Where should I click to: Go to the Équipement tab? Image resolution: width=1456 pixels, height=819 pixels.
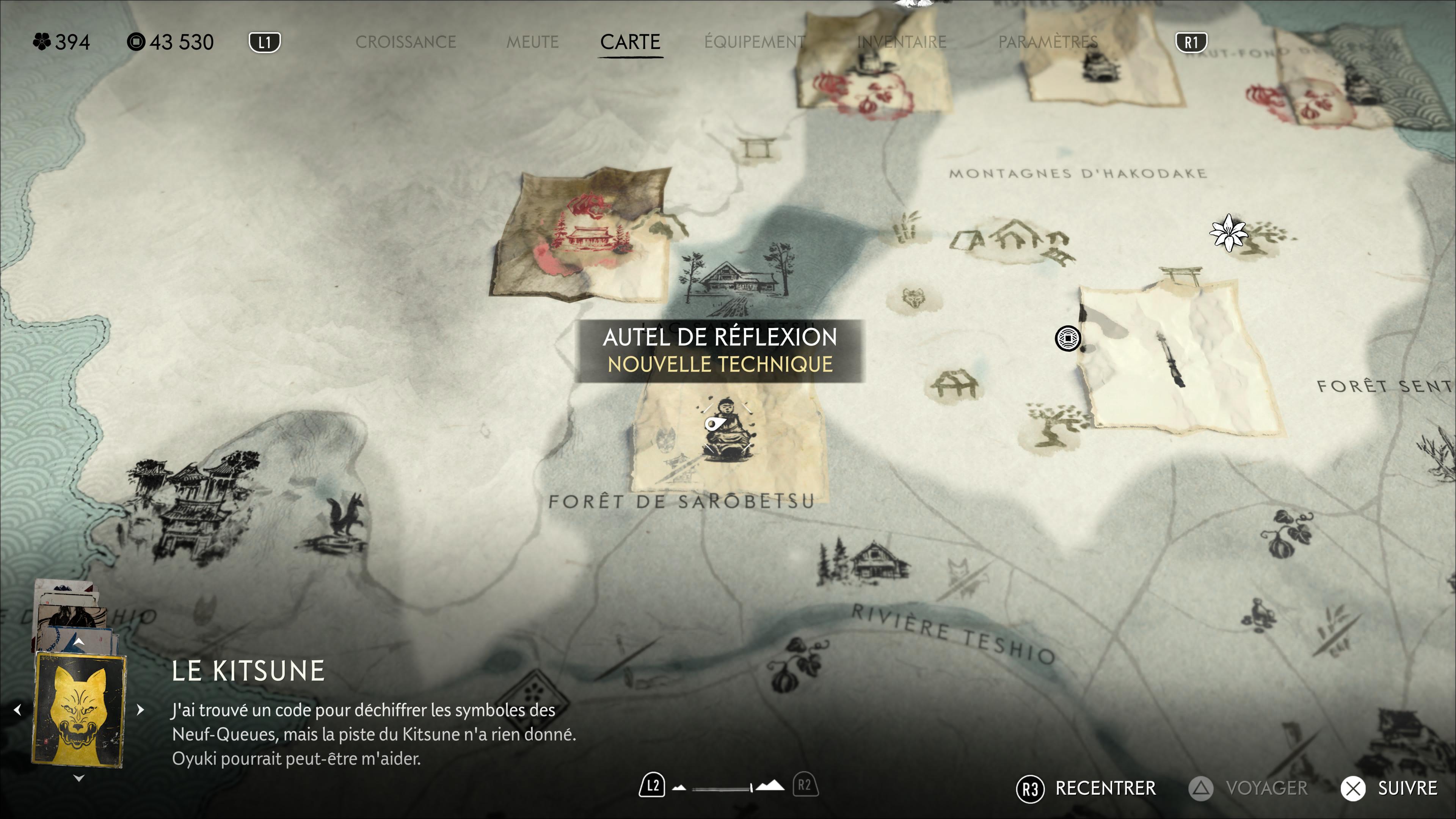[x=755, y=42]
